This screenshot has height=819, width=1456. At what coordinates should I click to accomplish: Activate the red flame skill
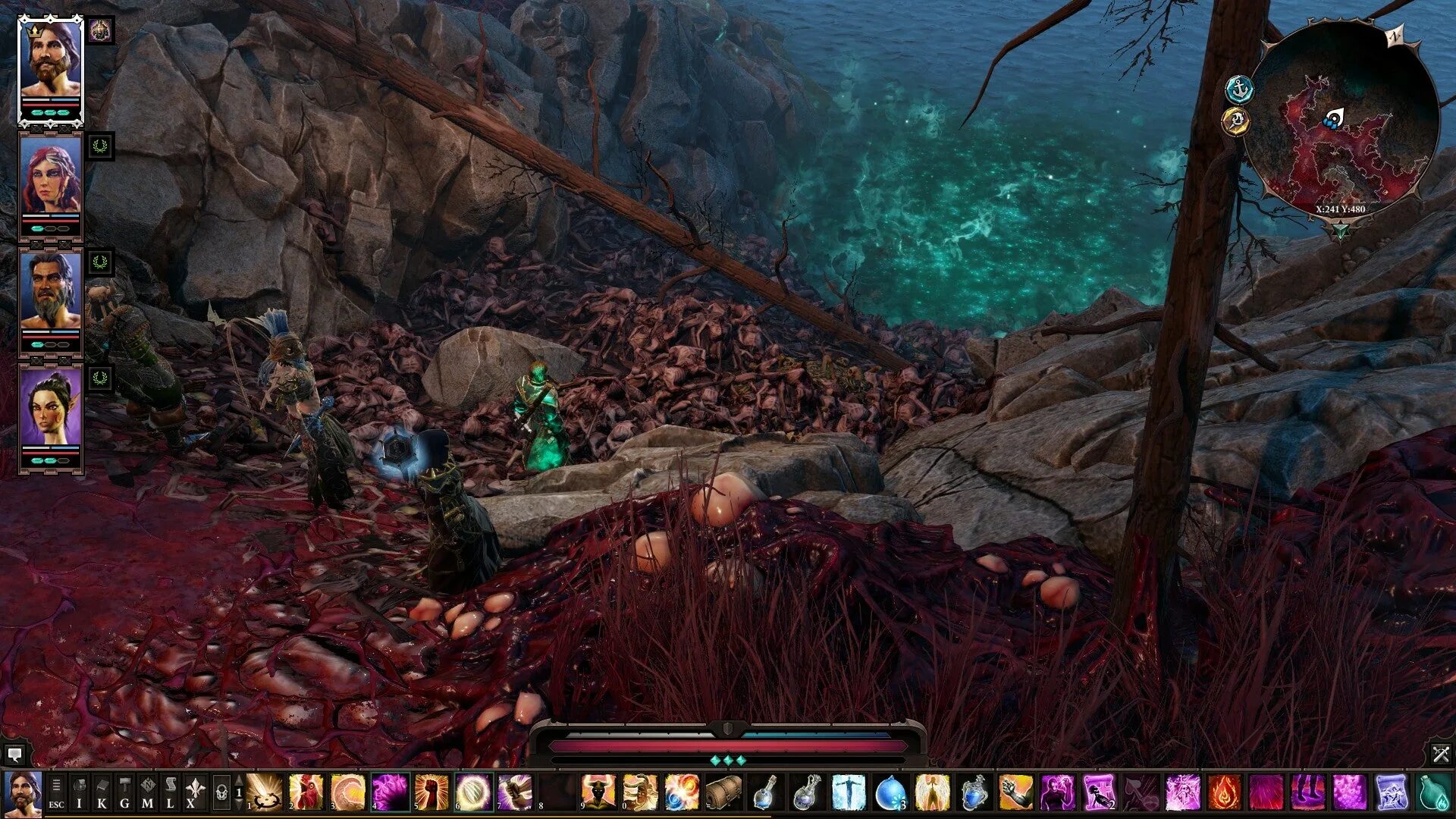point(1224,792)
